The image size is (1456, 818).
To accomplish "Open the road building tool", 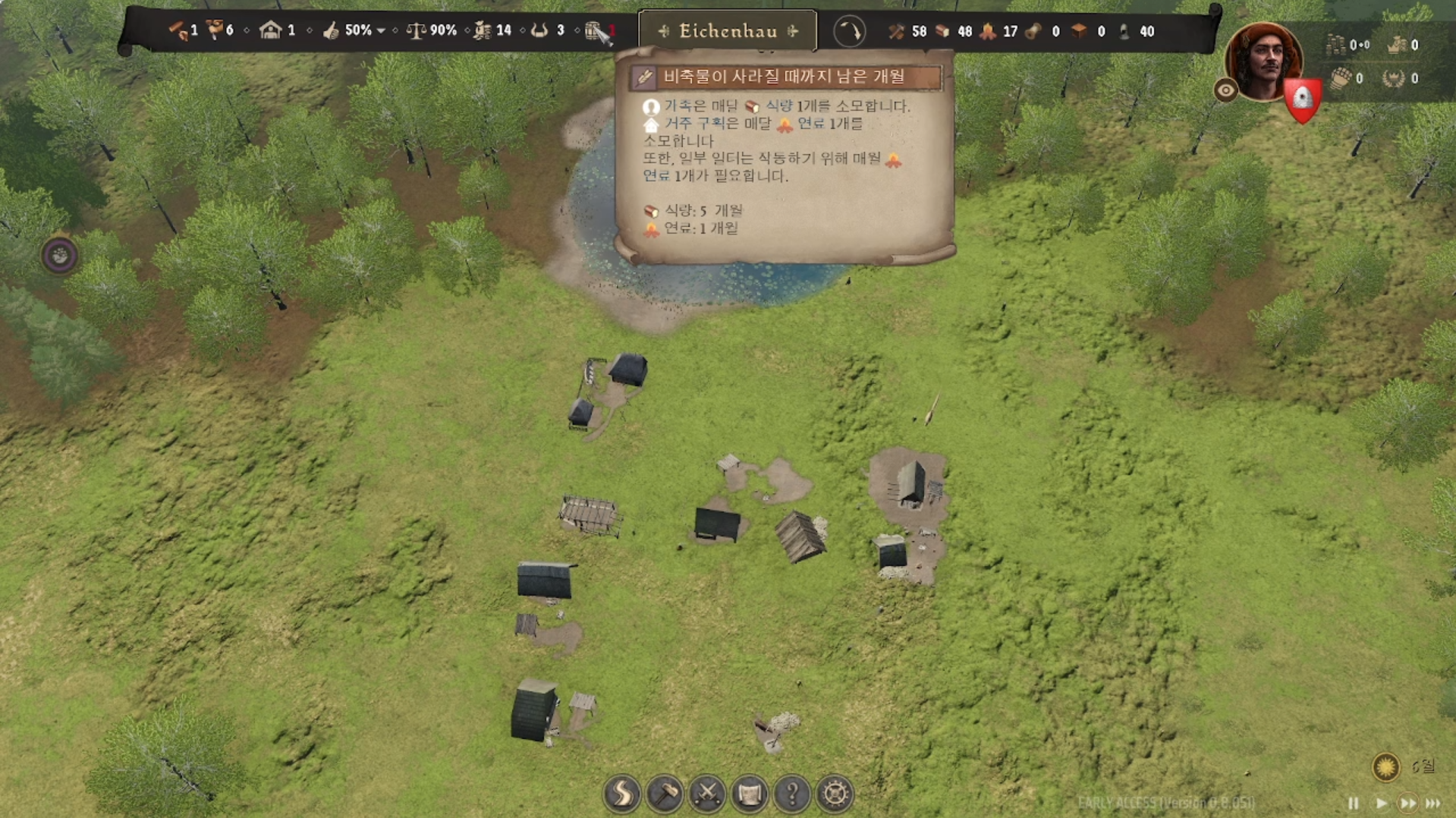I will [x=622, y=794].
